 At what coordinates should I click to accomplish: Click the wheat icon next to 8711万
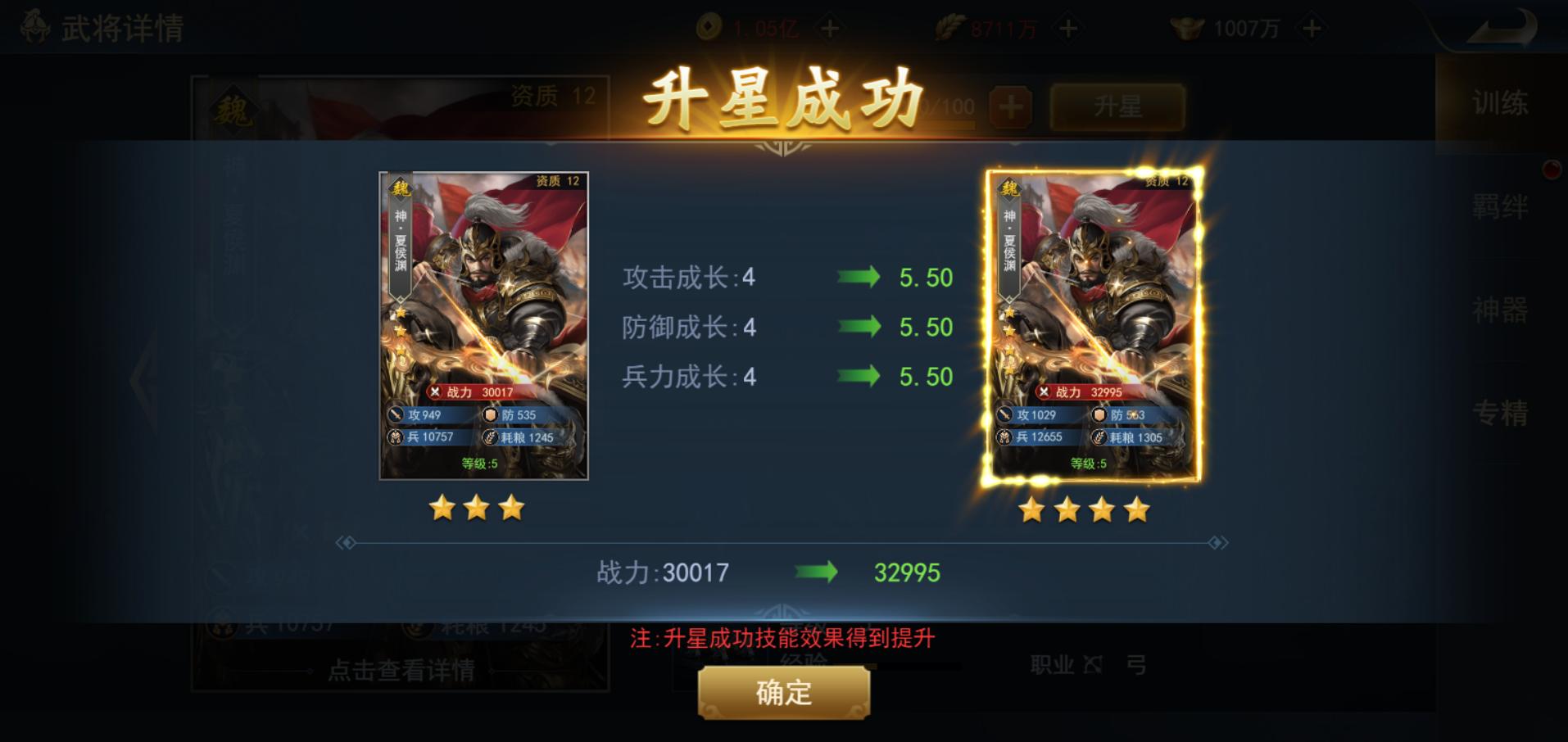tap(949, 25)
